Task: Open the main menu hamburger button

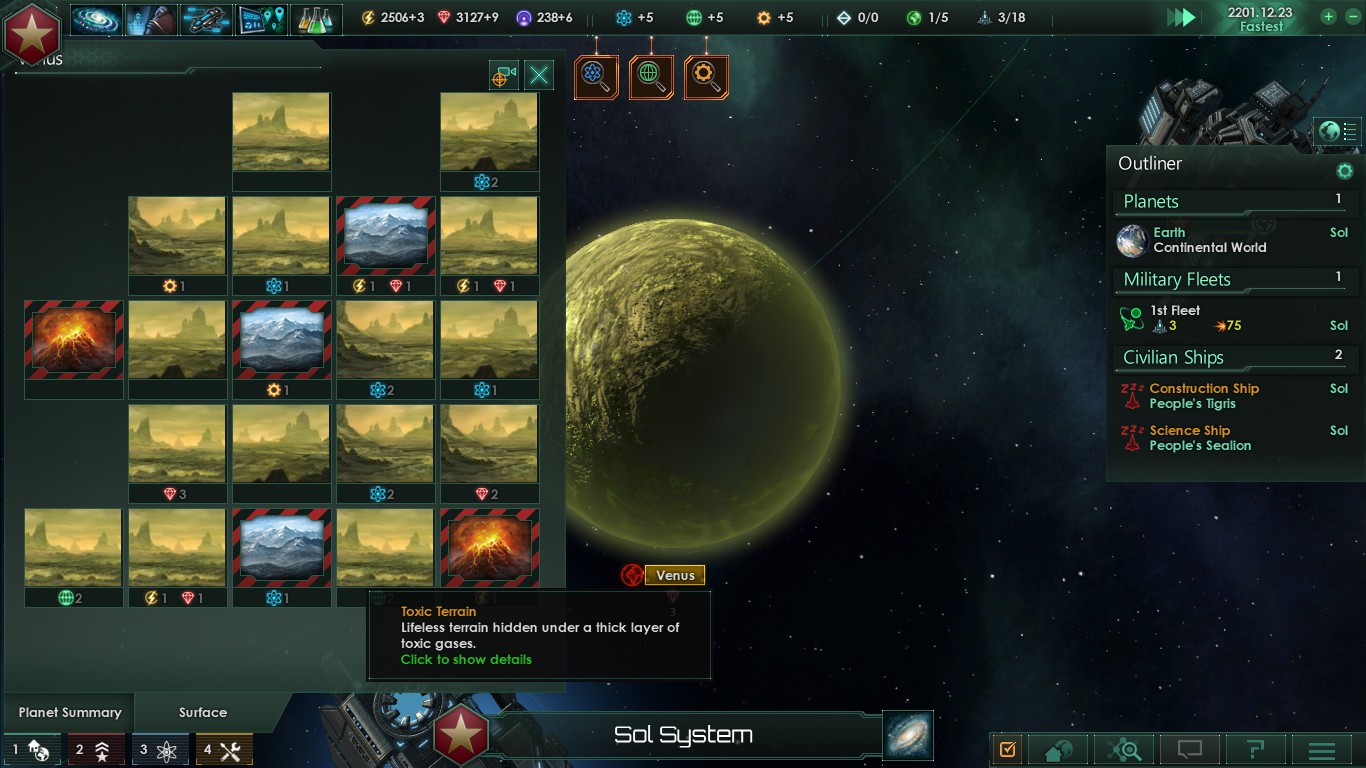Action: [1322, 750]
